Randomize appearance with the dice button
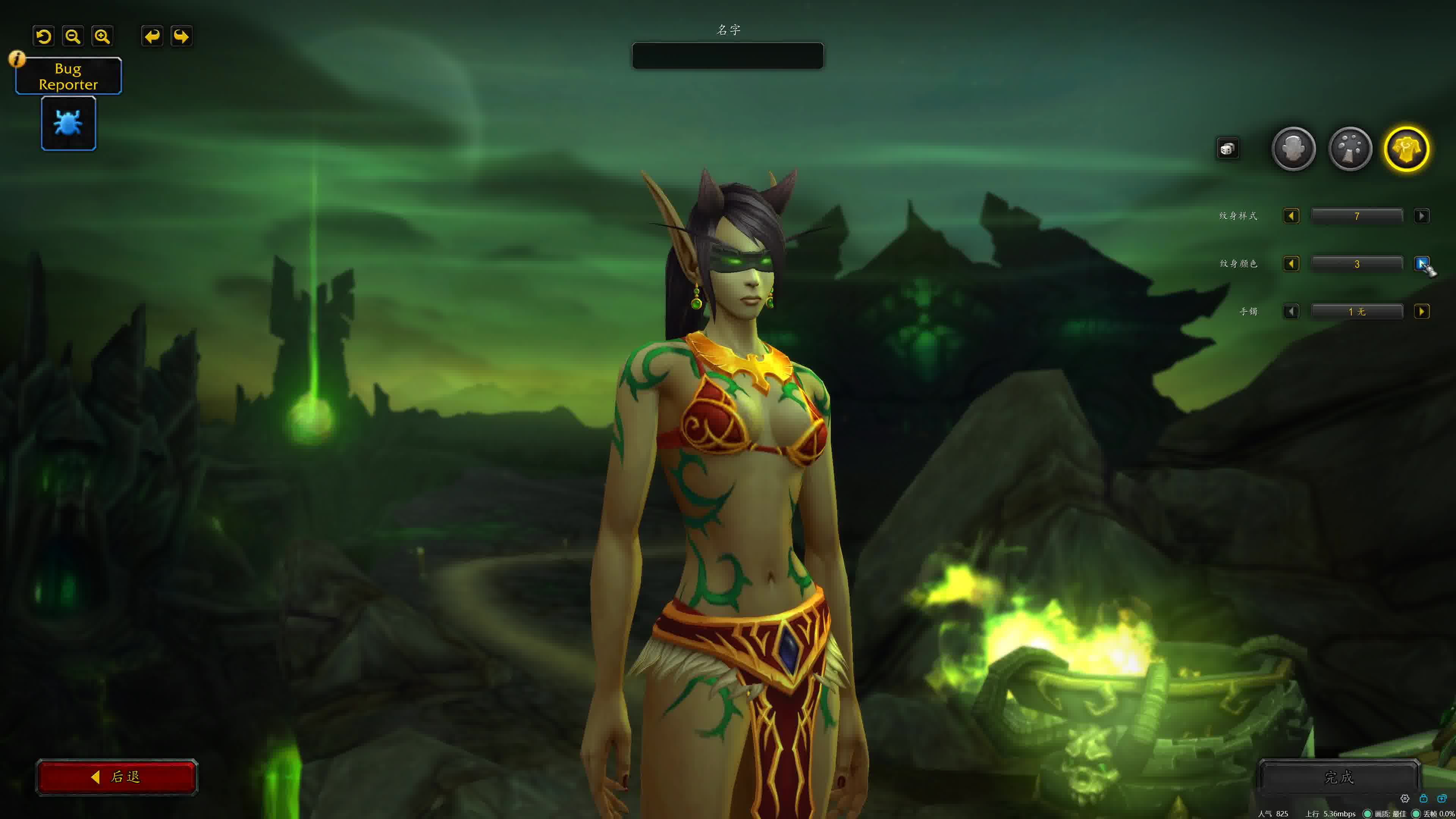This screenshot has width=1456, height=819. (1227, 149)
